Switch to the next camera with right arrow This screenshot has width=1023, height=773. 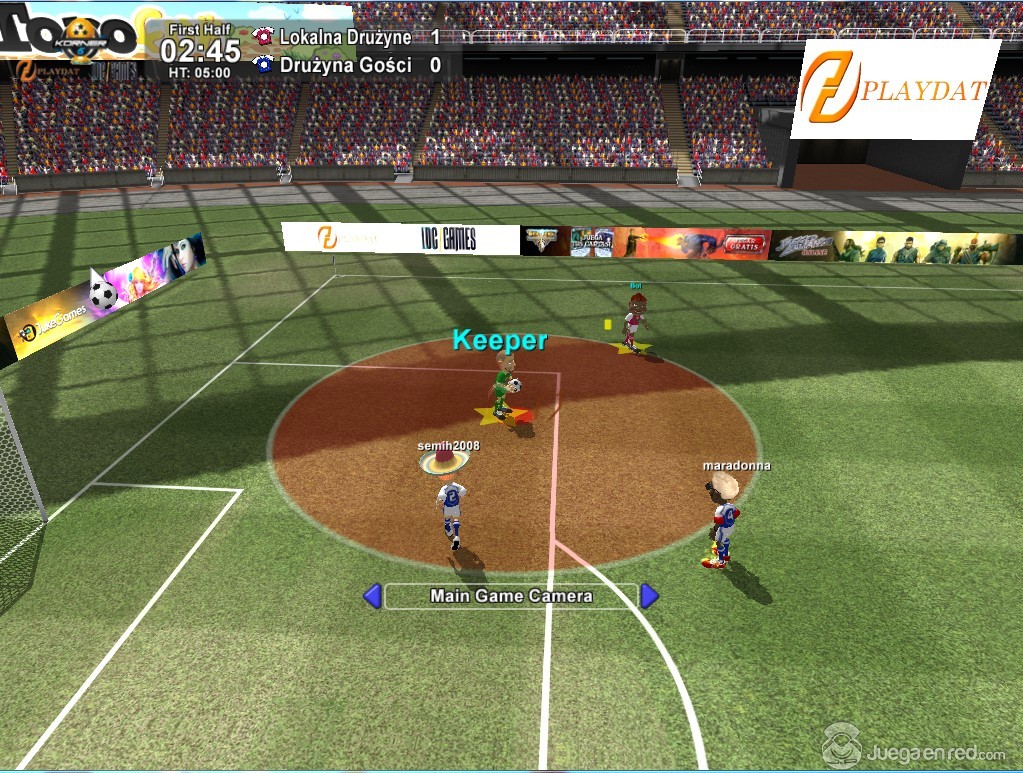(649, 596)
